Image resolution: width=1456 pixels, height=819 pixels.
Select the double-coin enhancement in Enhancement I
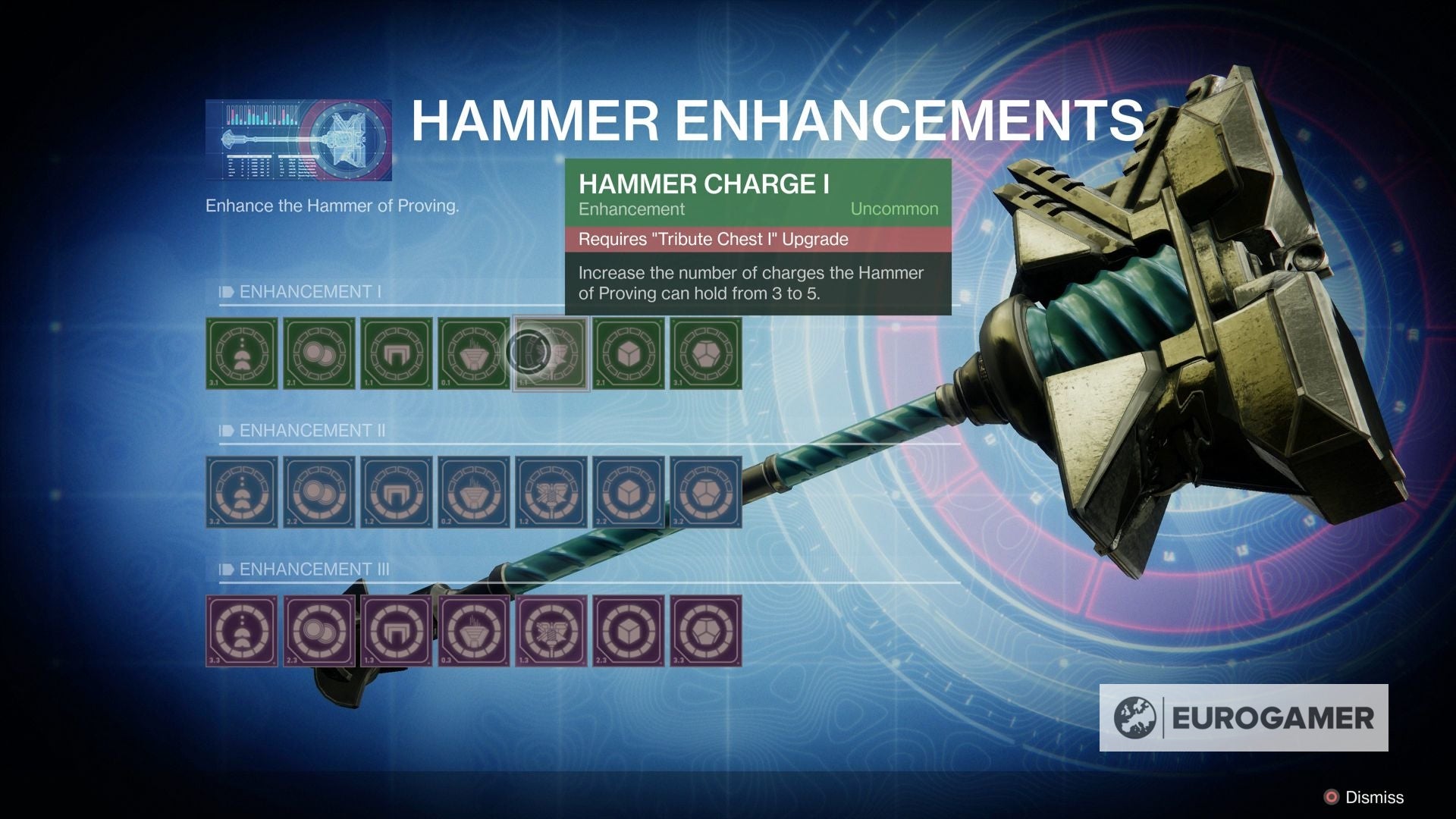point(320,353)
